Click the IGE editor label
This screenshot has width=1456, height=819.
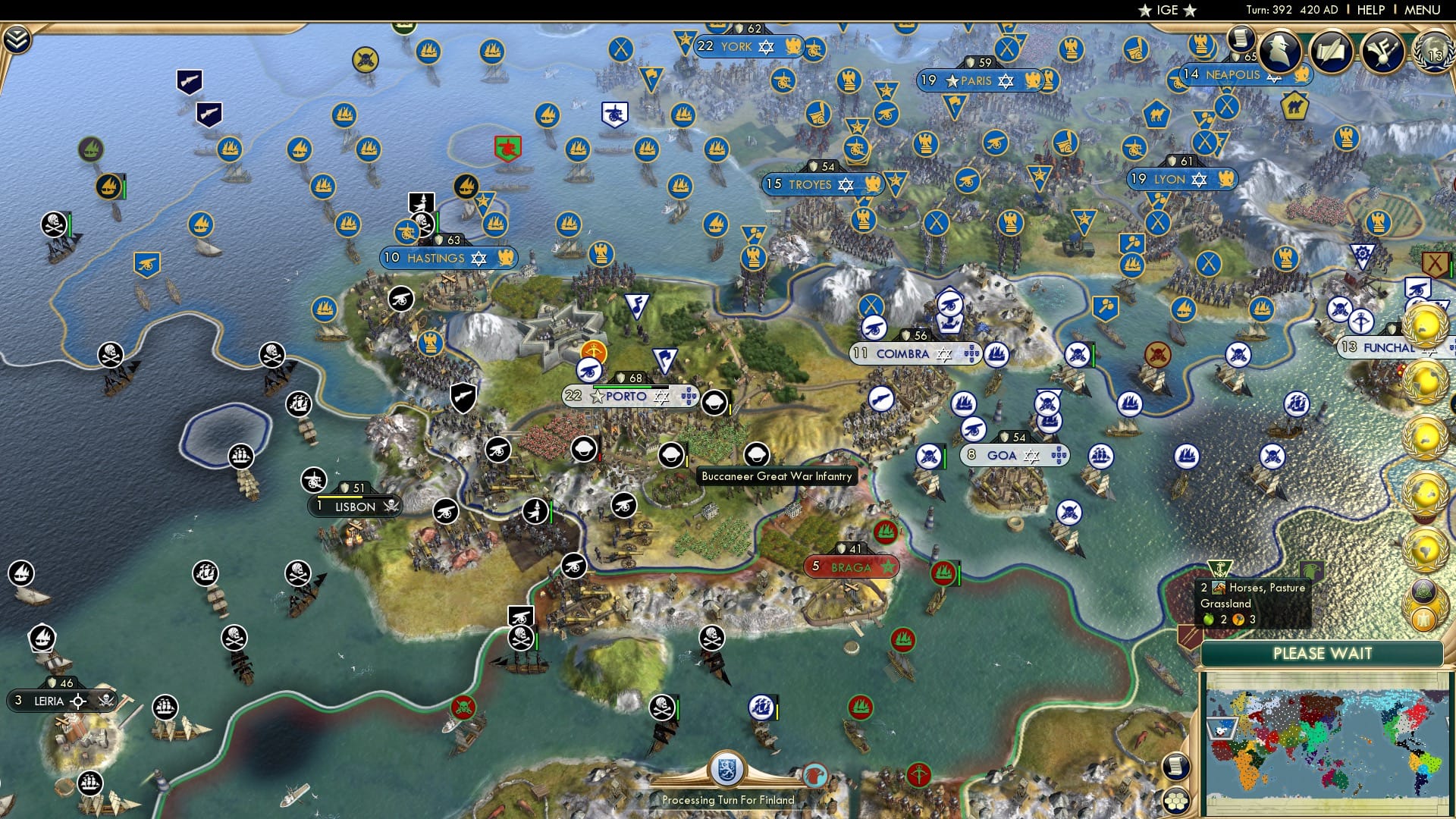pyautogui.click(x=1166, y=10)
